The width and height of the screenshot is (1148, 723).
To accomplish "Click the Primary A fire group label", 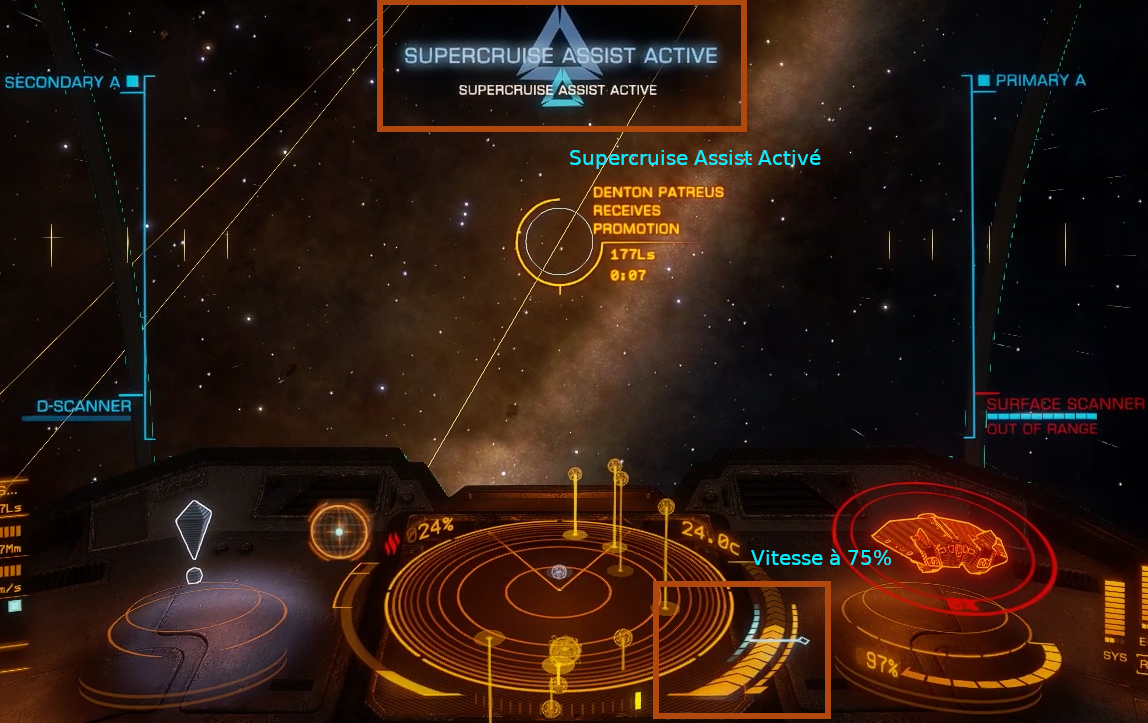I will click(1040, 80).
